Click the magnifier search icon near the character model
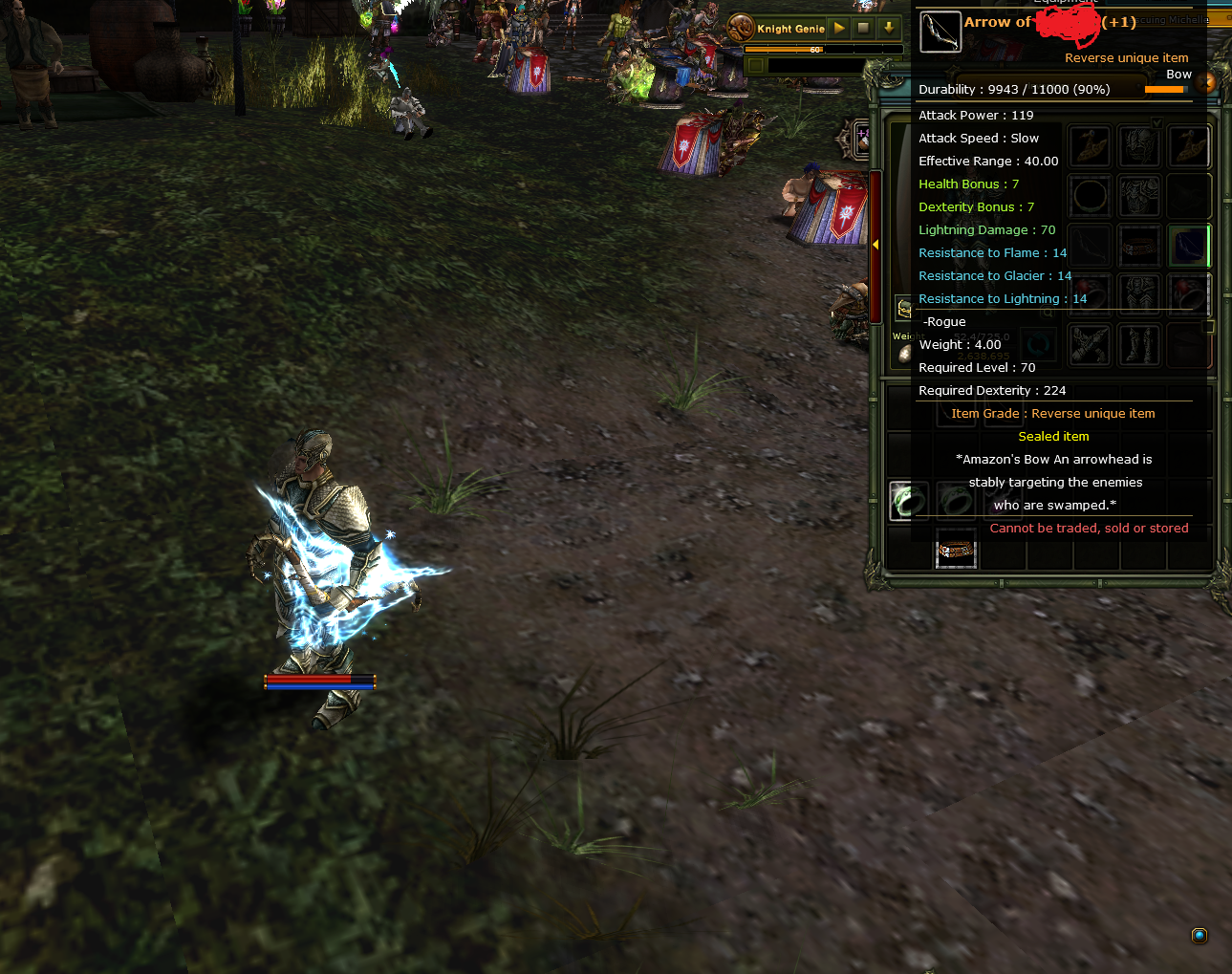1232x974 pixels. point(1047,313)
